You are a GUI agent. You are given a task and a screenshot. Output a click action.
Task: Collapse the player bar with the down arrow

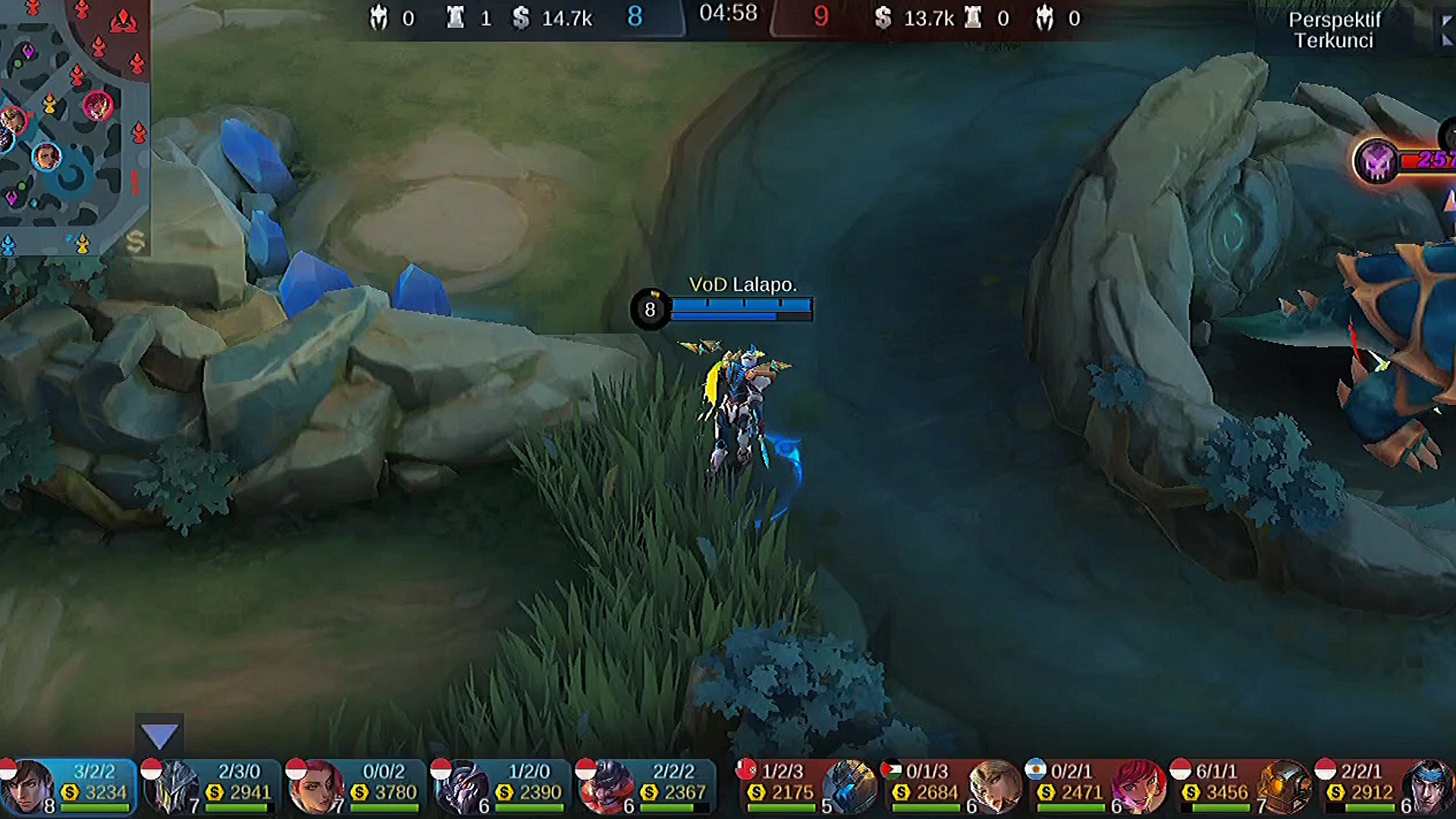(x=159, y=735)
